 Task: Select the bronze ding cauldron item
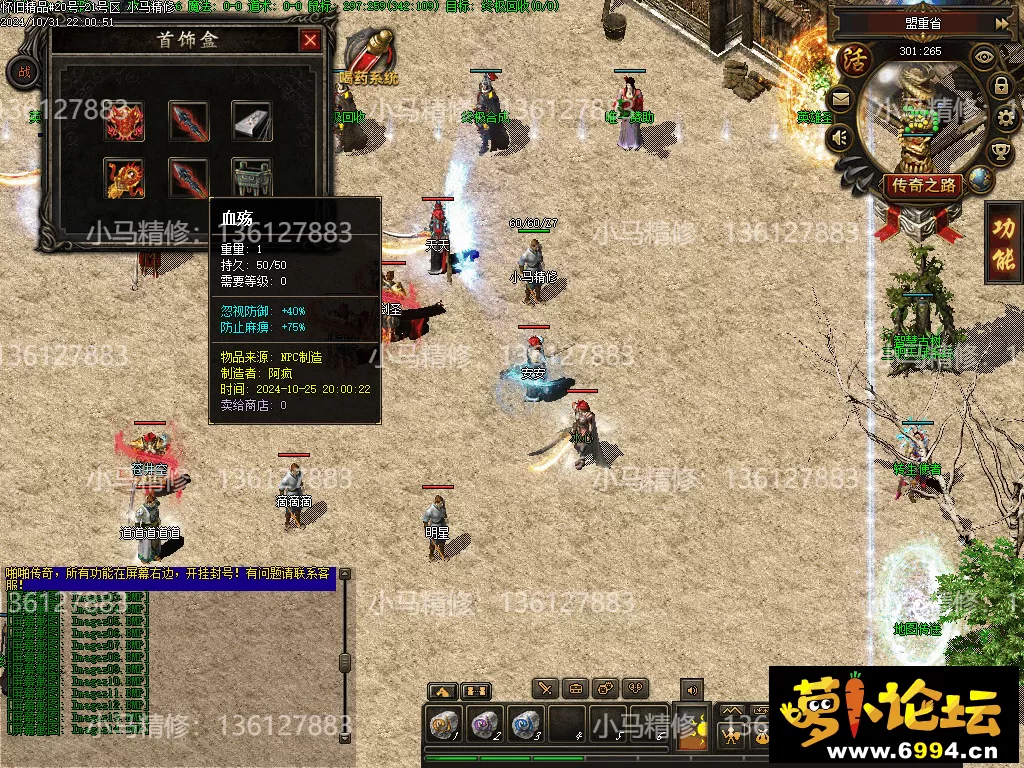coord(251,178)
